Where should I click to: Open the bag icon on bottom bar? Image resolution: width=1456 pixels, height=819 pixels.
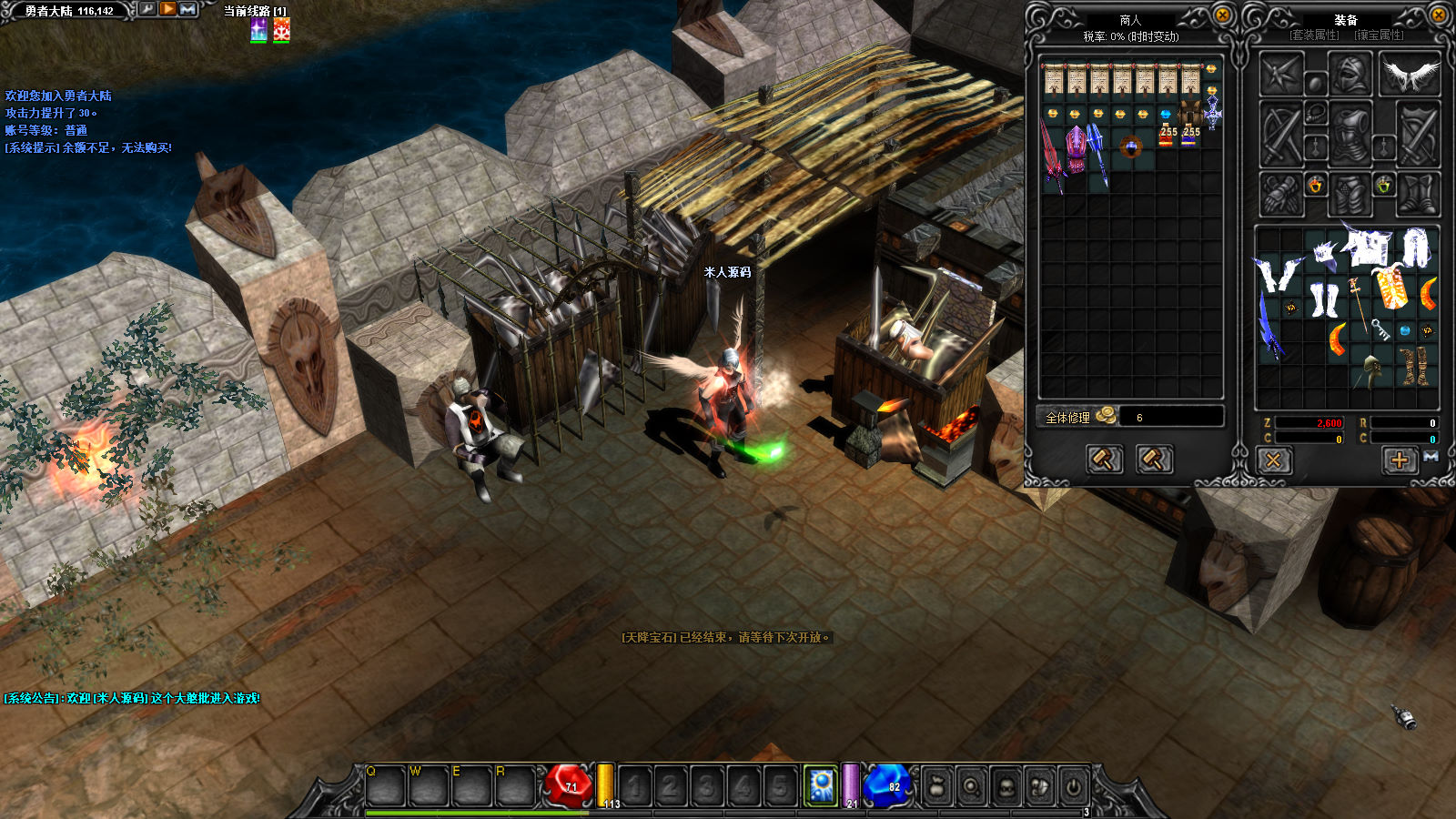point(936,786)
